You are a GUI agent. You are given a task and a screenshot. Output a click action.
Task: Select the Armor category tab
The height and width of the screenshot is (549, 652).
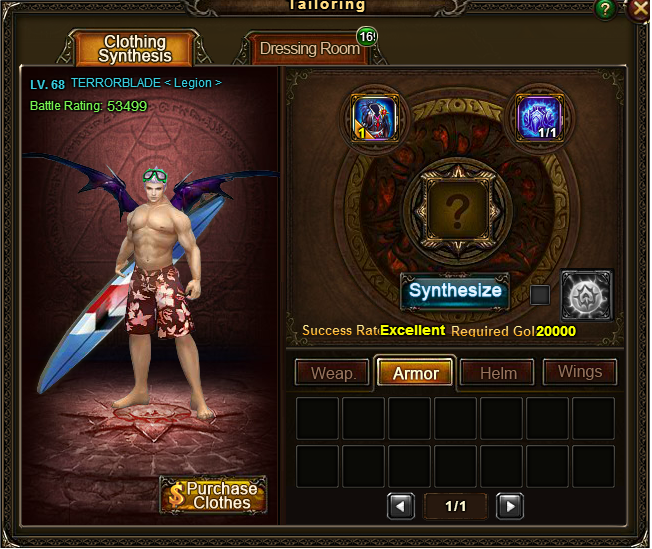415,373
